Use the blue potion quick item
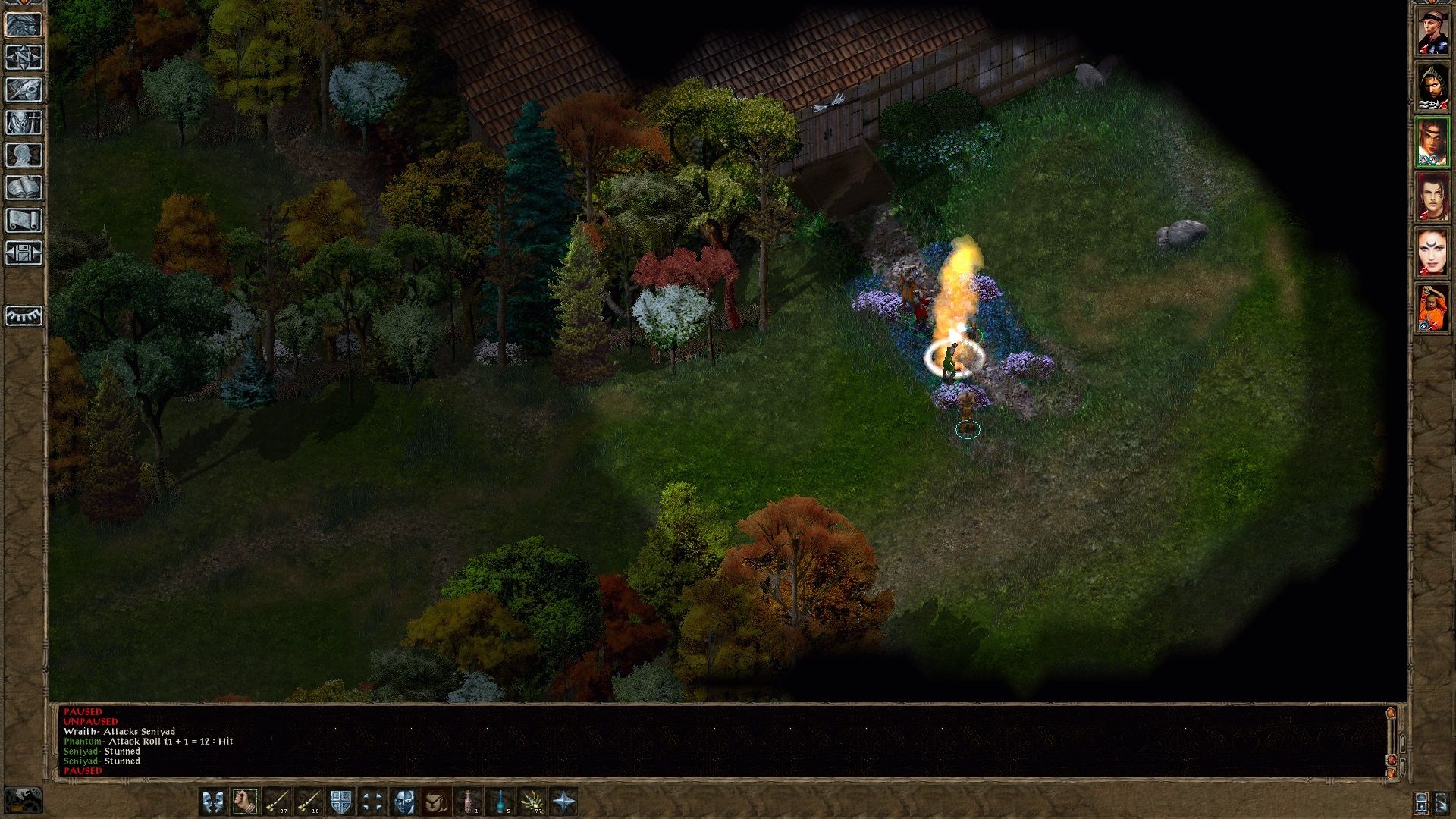 coord(500,802)
